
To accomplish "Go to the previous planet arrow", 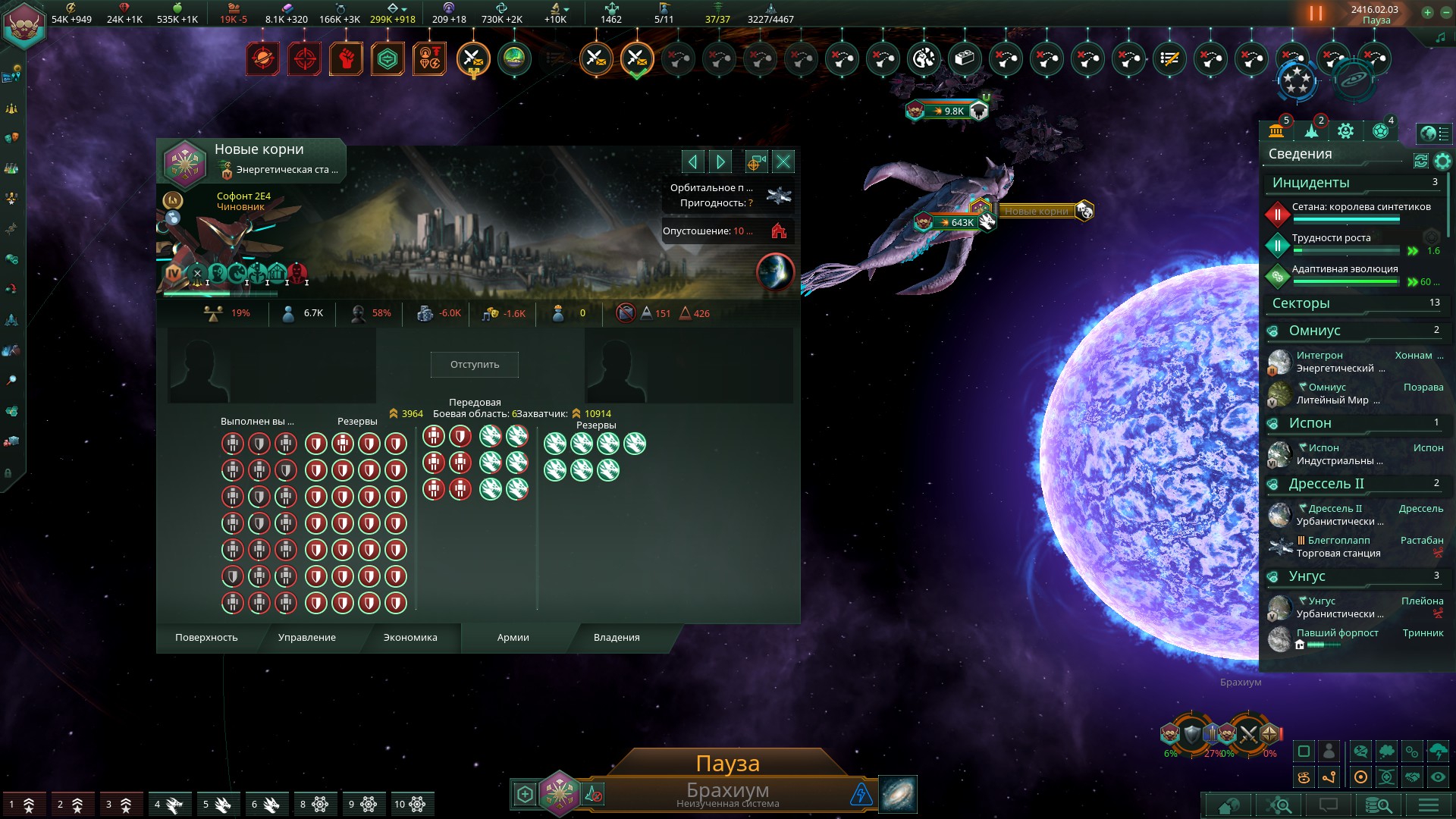I will 692,162.
